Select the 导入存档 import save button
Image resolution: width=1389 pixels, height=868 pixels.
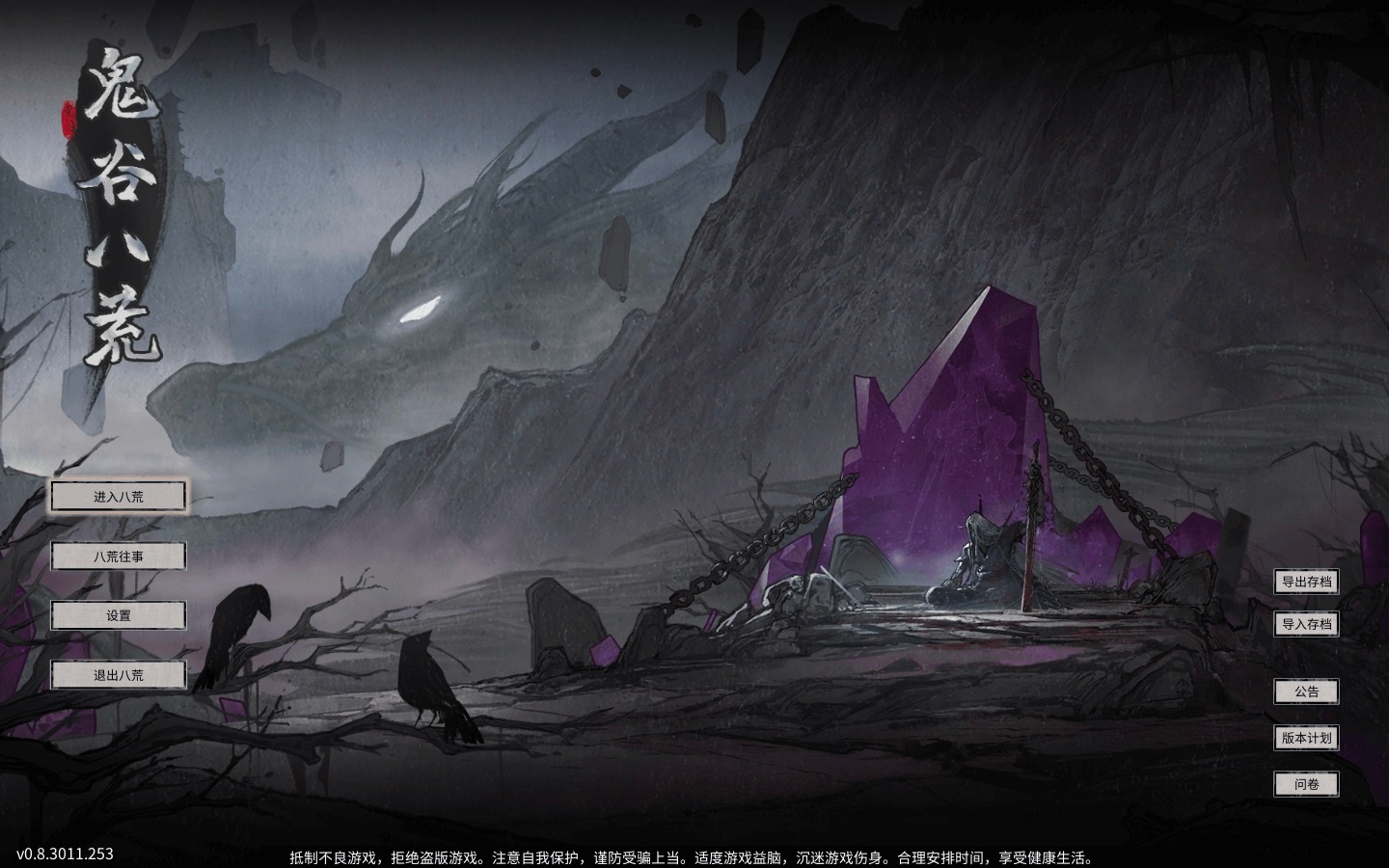1306,624
